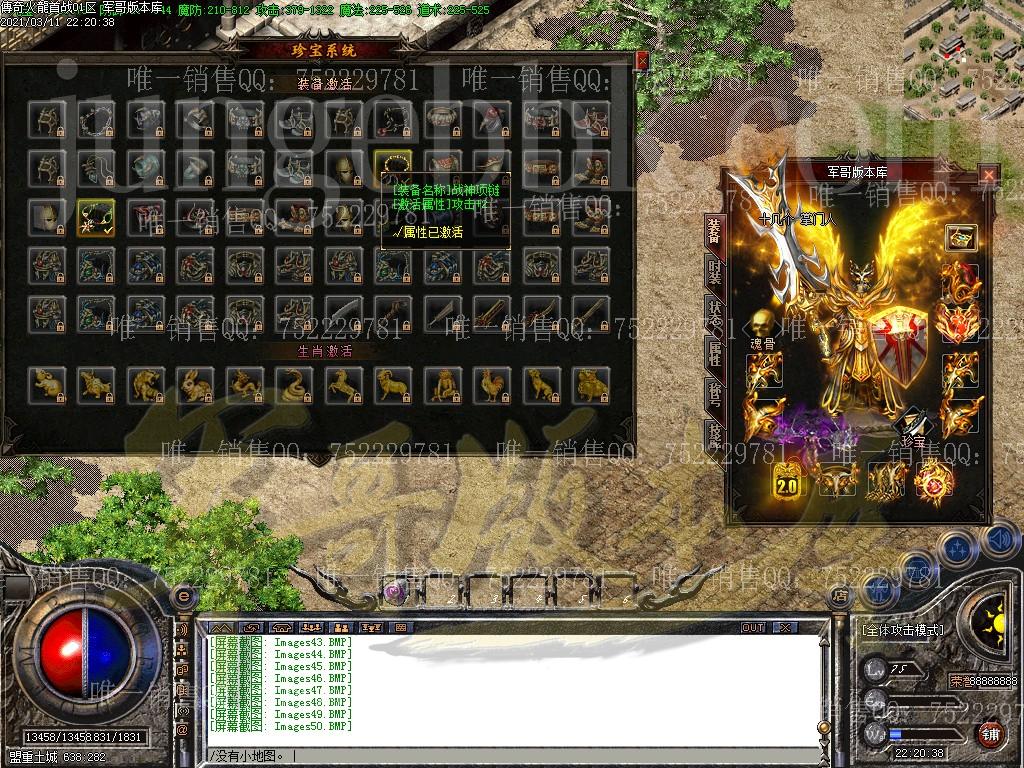Image resolution: width=1024 pixels, height=768 pixels.
Task: Click the chat input field
Action: coord(500,755)
